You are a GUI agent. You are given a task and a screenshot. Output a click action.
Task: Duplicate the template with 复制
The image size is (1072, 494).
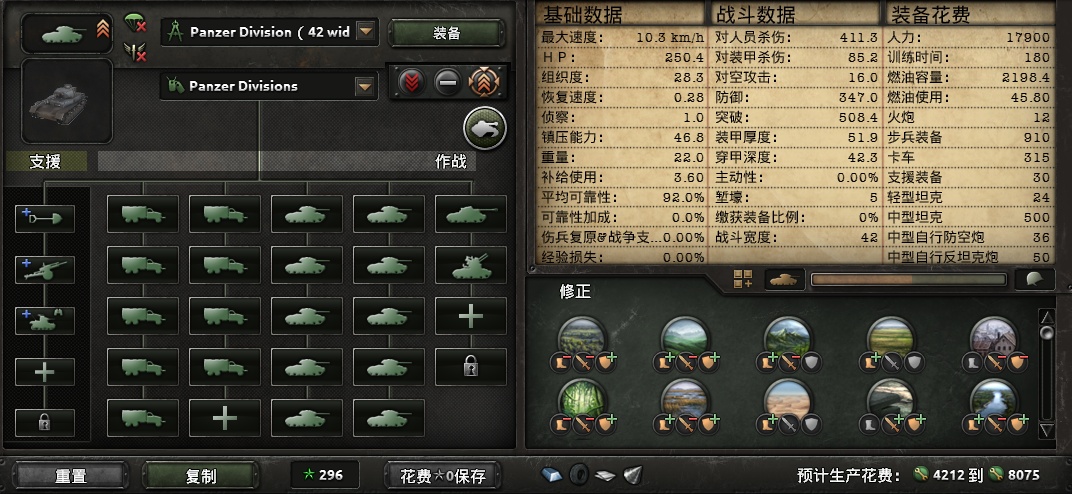(201, 476)
